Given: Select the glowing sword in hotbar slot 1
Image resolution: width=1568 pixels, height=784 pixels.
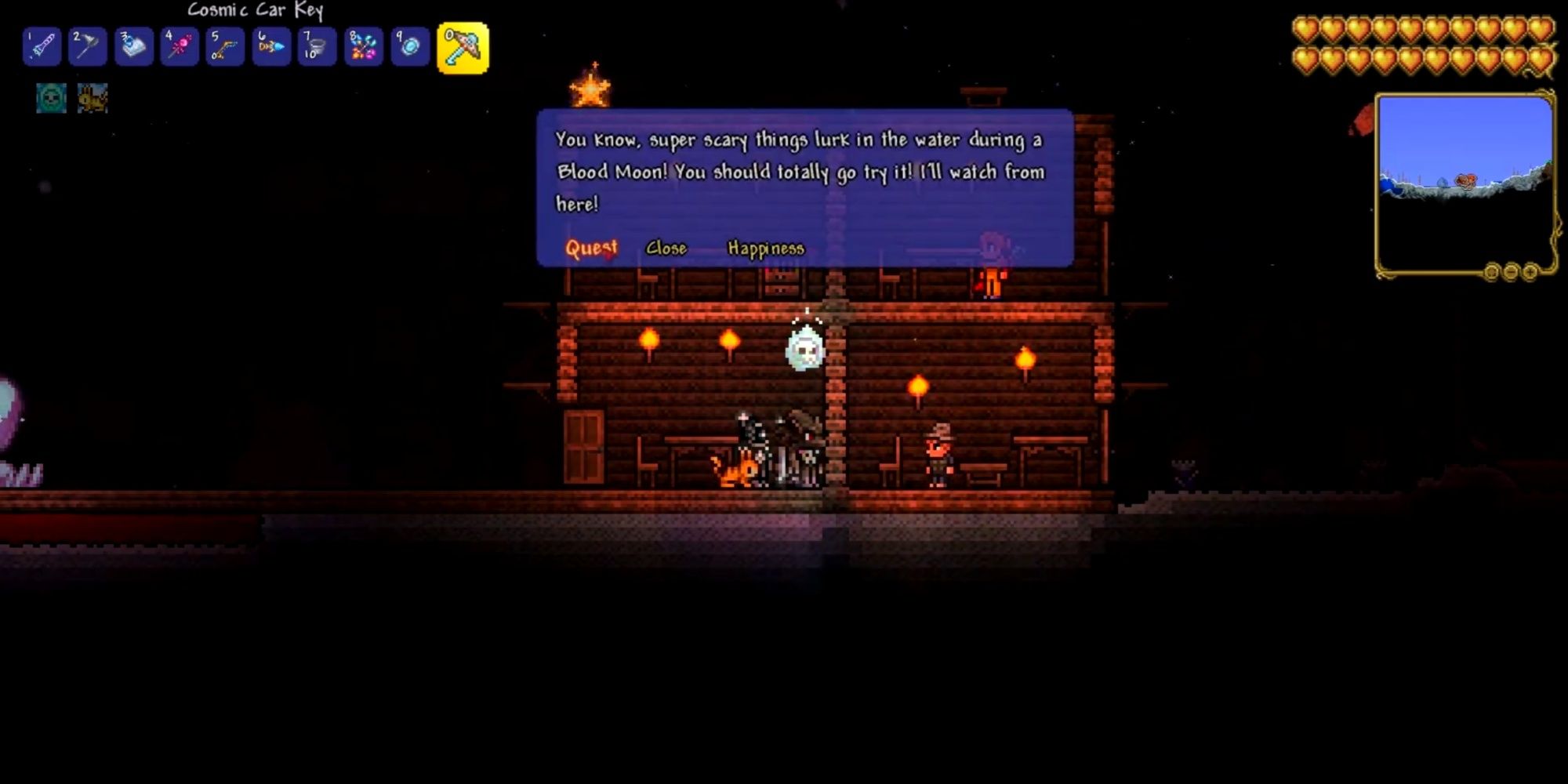Looking at the screenshot, I should (x=43, y=47).
